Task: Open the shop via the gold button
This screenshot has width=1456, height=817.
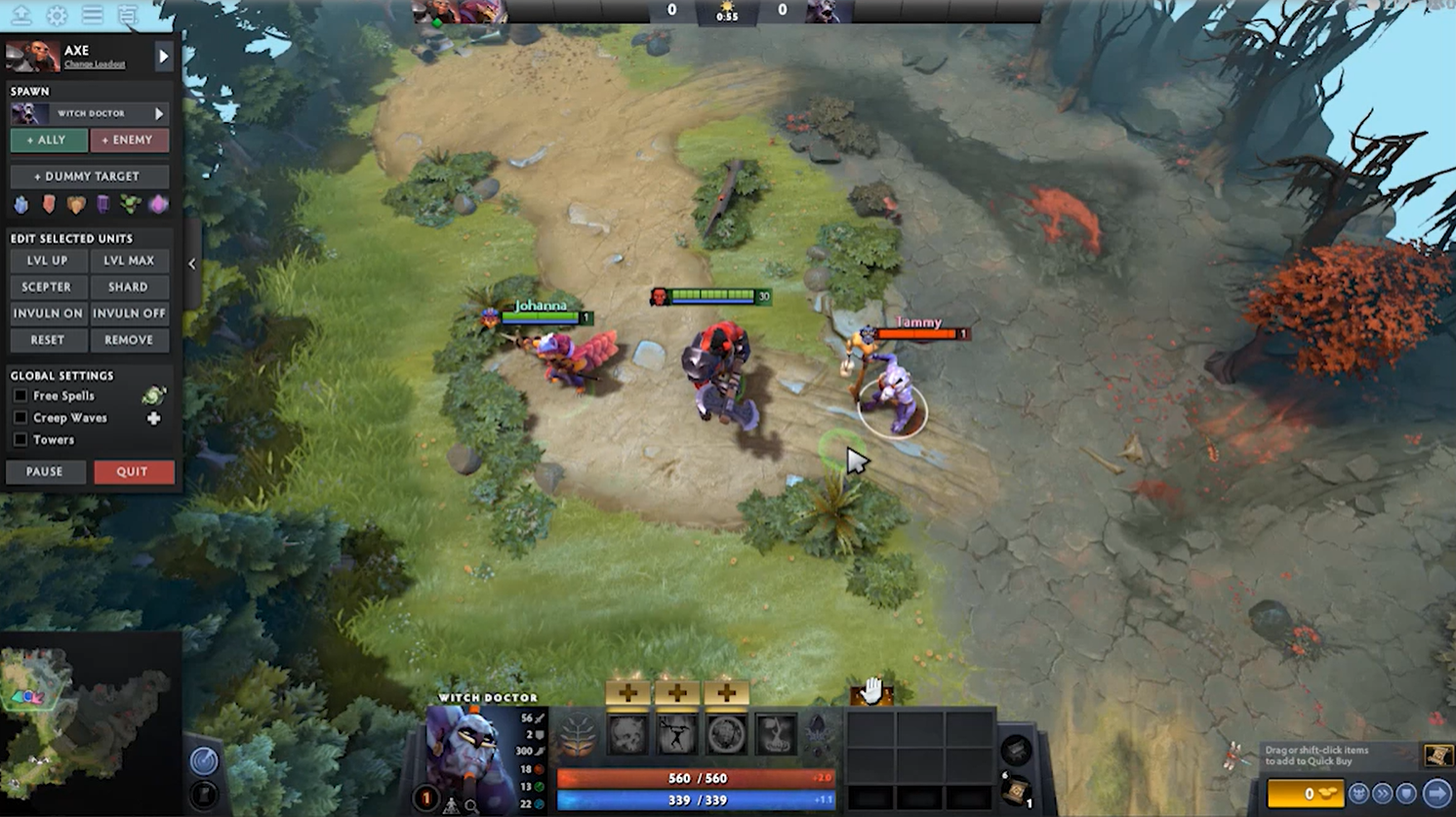Action: click(x=1306, y=794)
